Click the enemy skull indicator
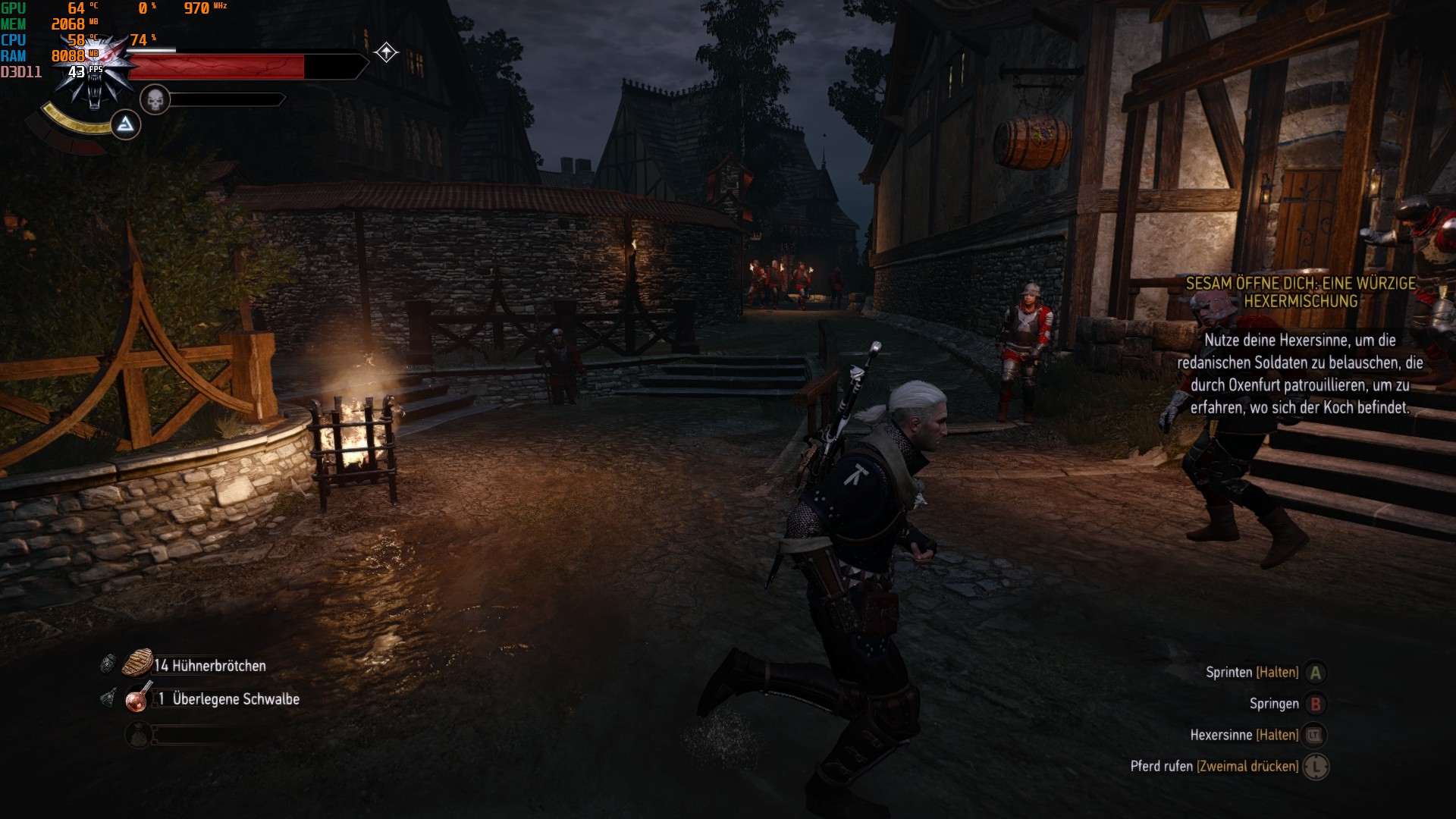This screenshot has width=1456, height=819. (154, 99)
